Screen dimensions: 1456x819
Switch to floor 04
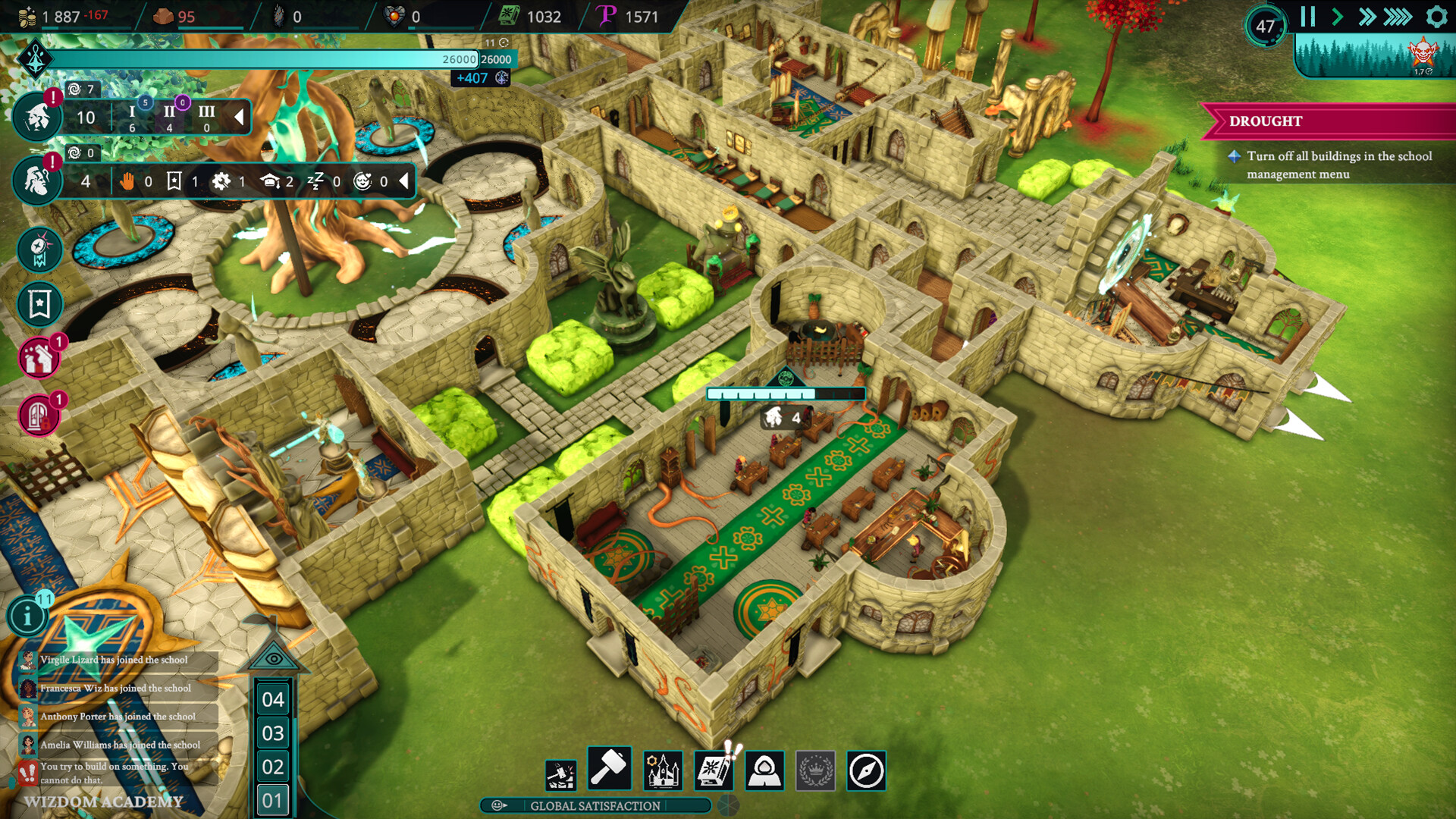273,699
